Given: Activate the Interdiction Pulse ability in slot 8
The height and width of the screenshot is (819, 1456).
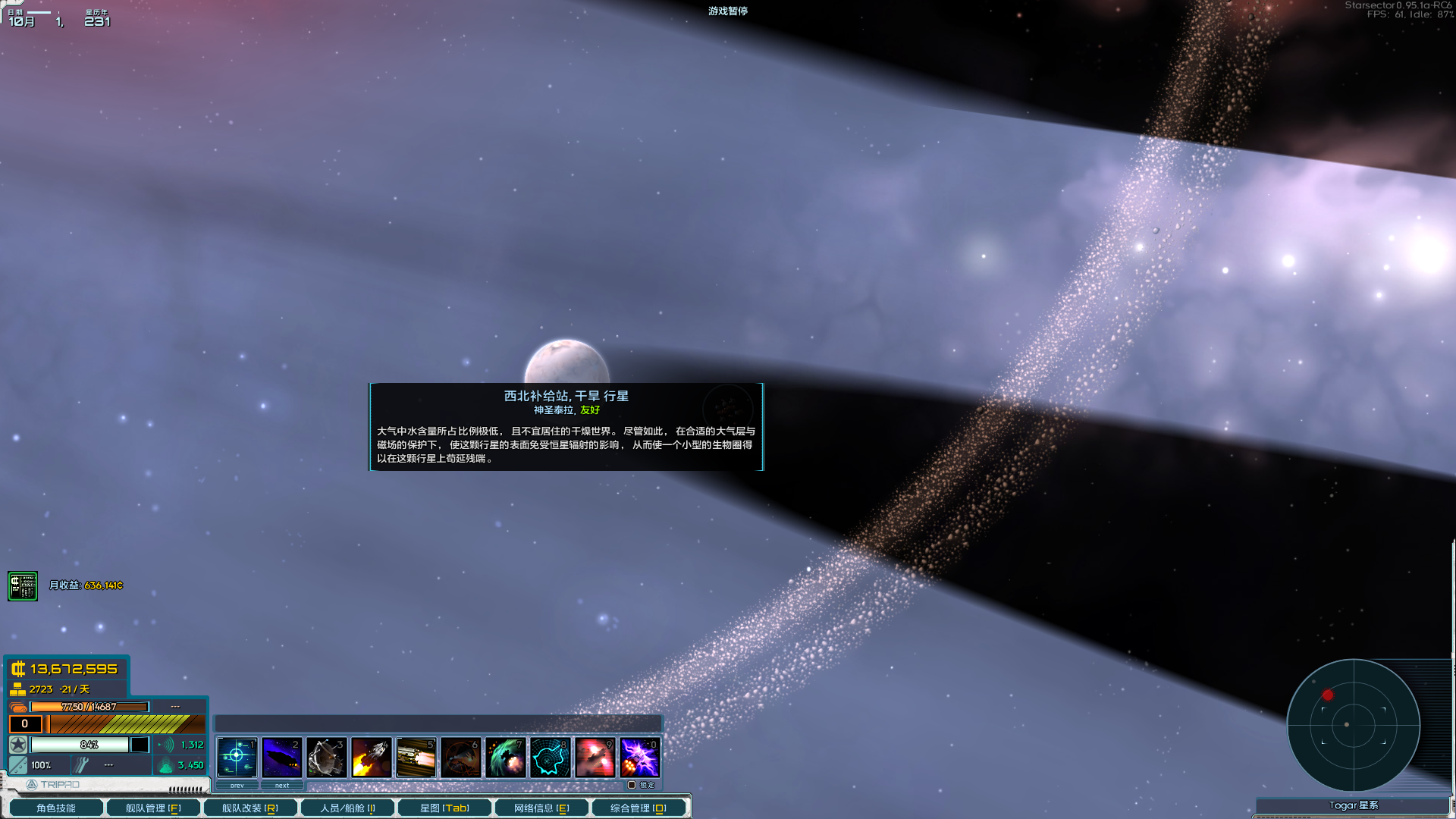Looking at the screenshot, I should coord(551,757).
